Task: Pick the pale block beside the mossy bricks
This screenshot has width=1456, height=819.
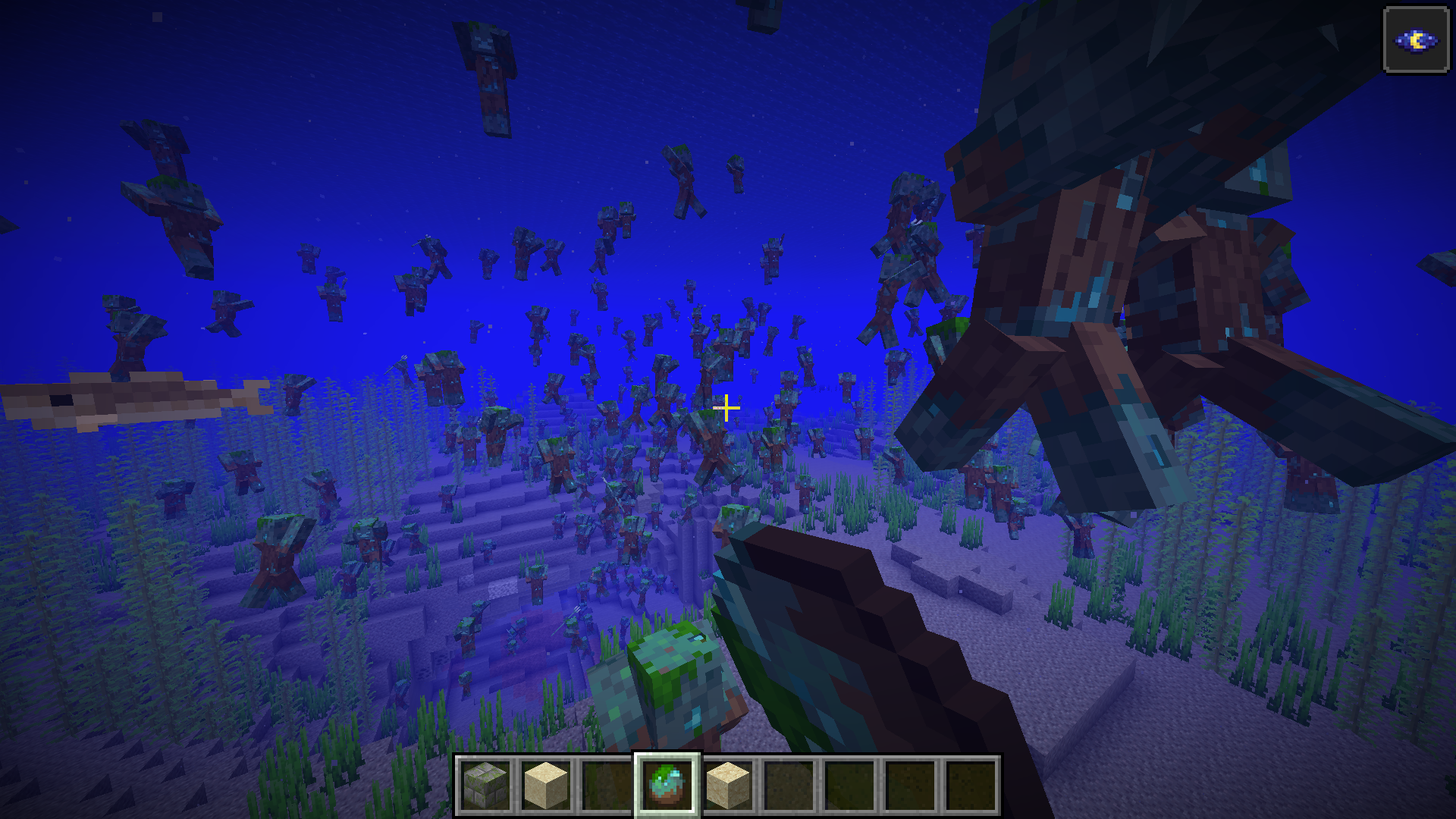Action: point(546,786)
